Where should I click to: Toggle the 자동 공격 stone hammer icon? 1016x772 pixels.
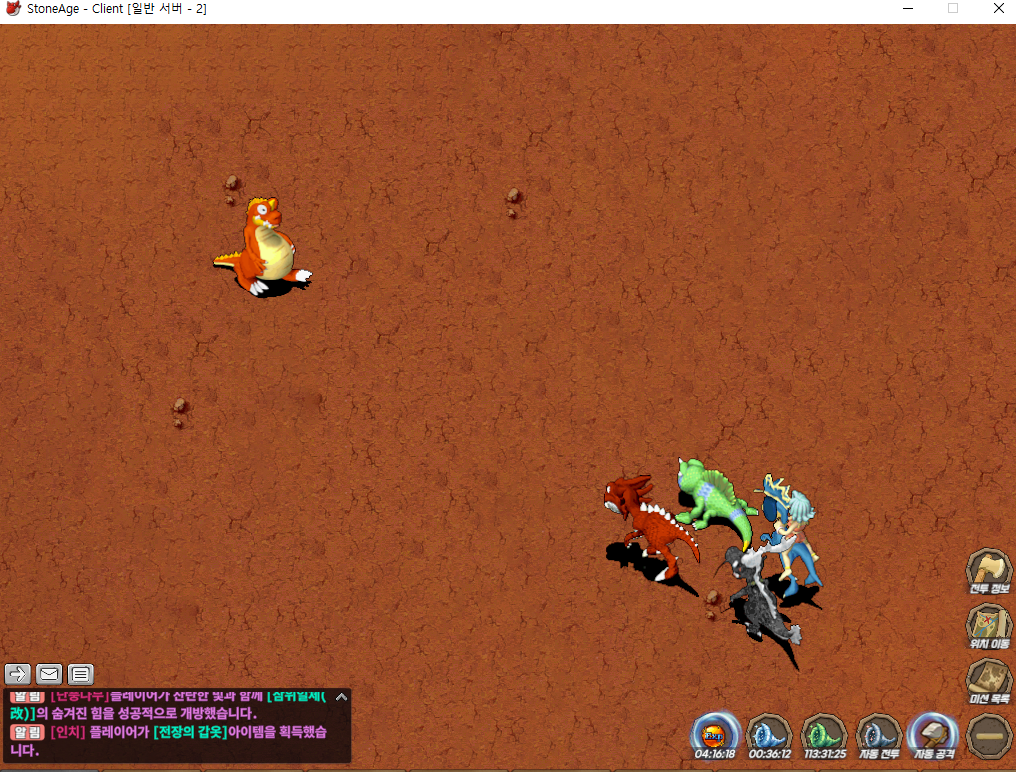[x=934, y=735]
